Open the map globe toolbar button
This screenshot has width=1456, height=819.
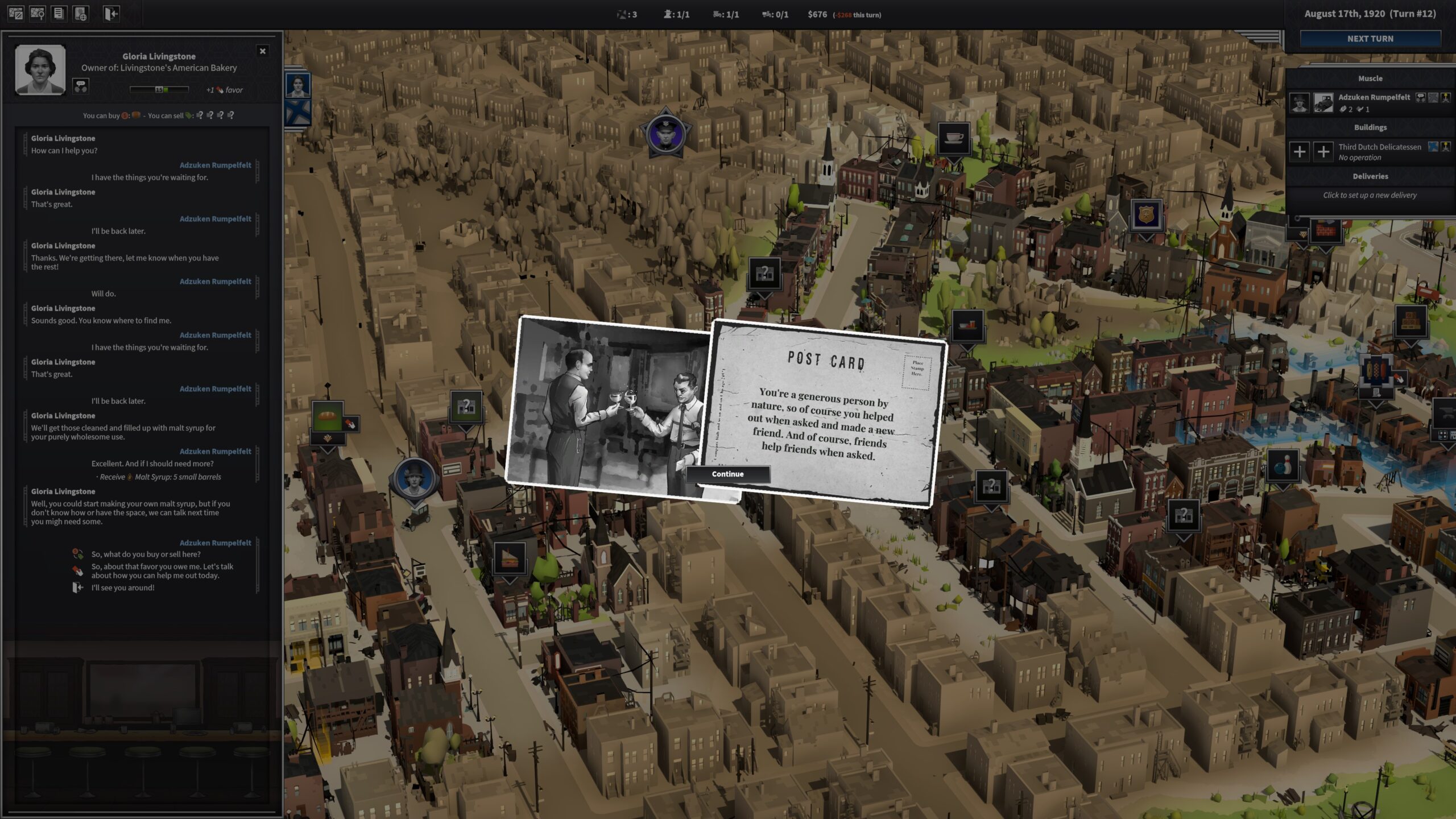[81, 14]
